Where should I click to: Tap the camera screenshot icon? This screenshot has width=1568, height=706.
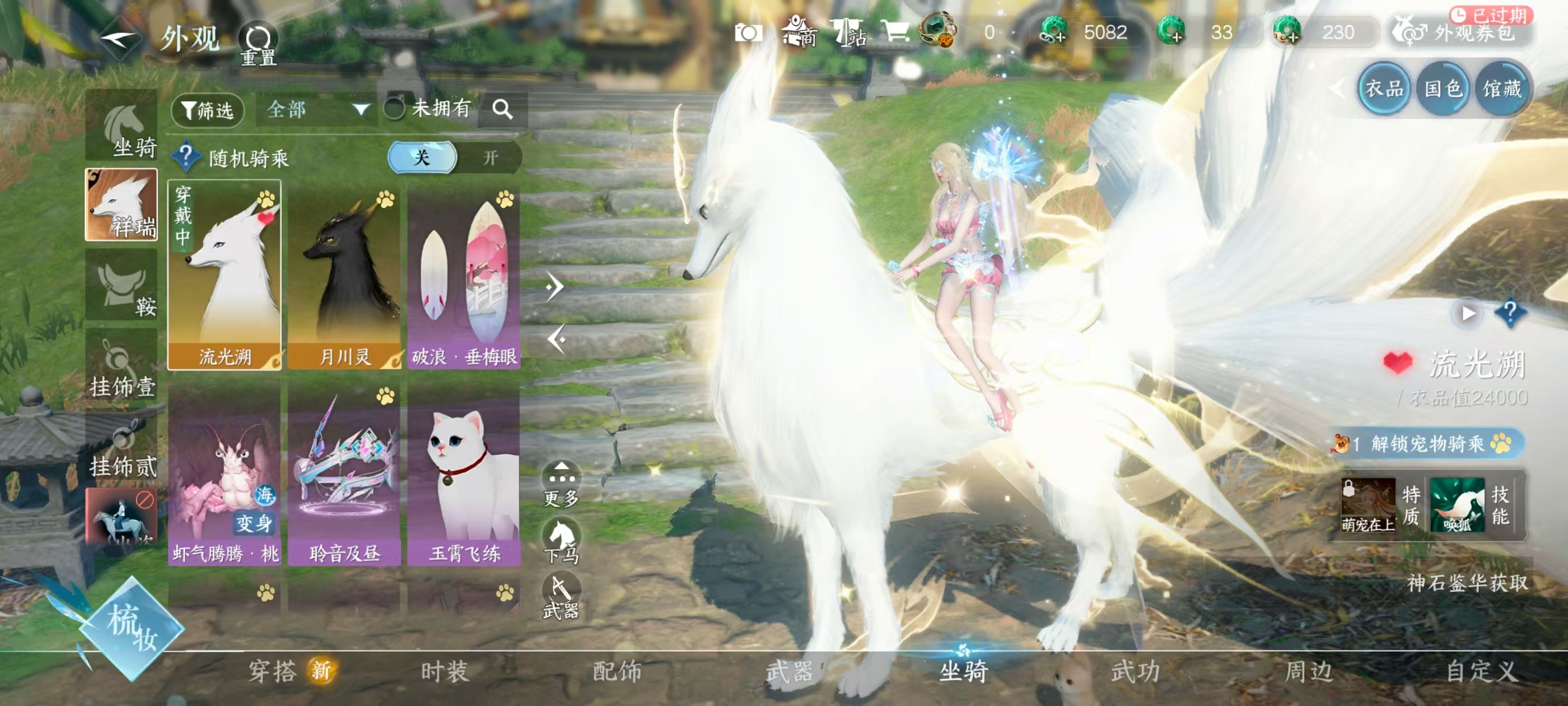tap(748, 33)
